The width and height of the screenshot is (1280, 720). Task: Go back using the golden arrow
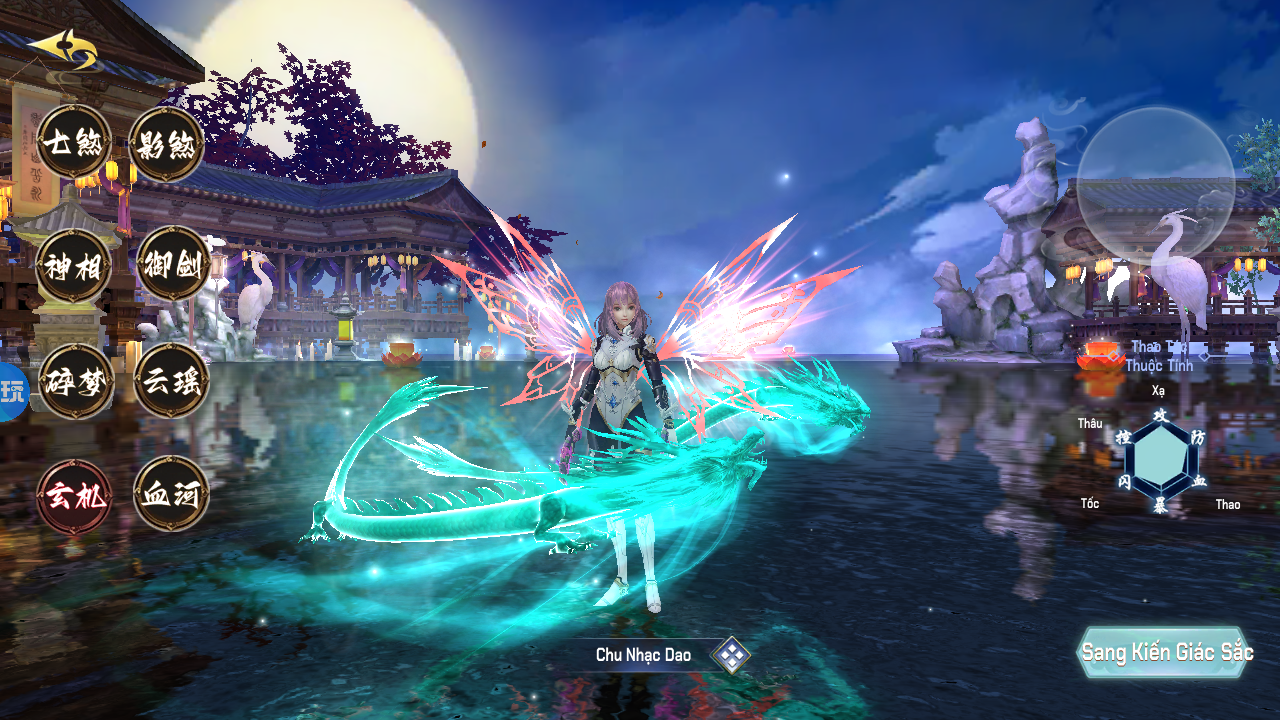point(63,48)
